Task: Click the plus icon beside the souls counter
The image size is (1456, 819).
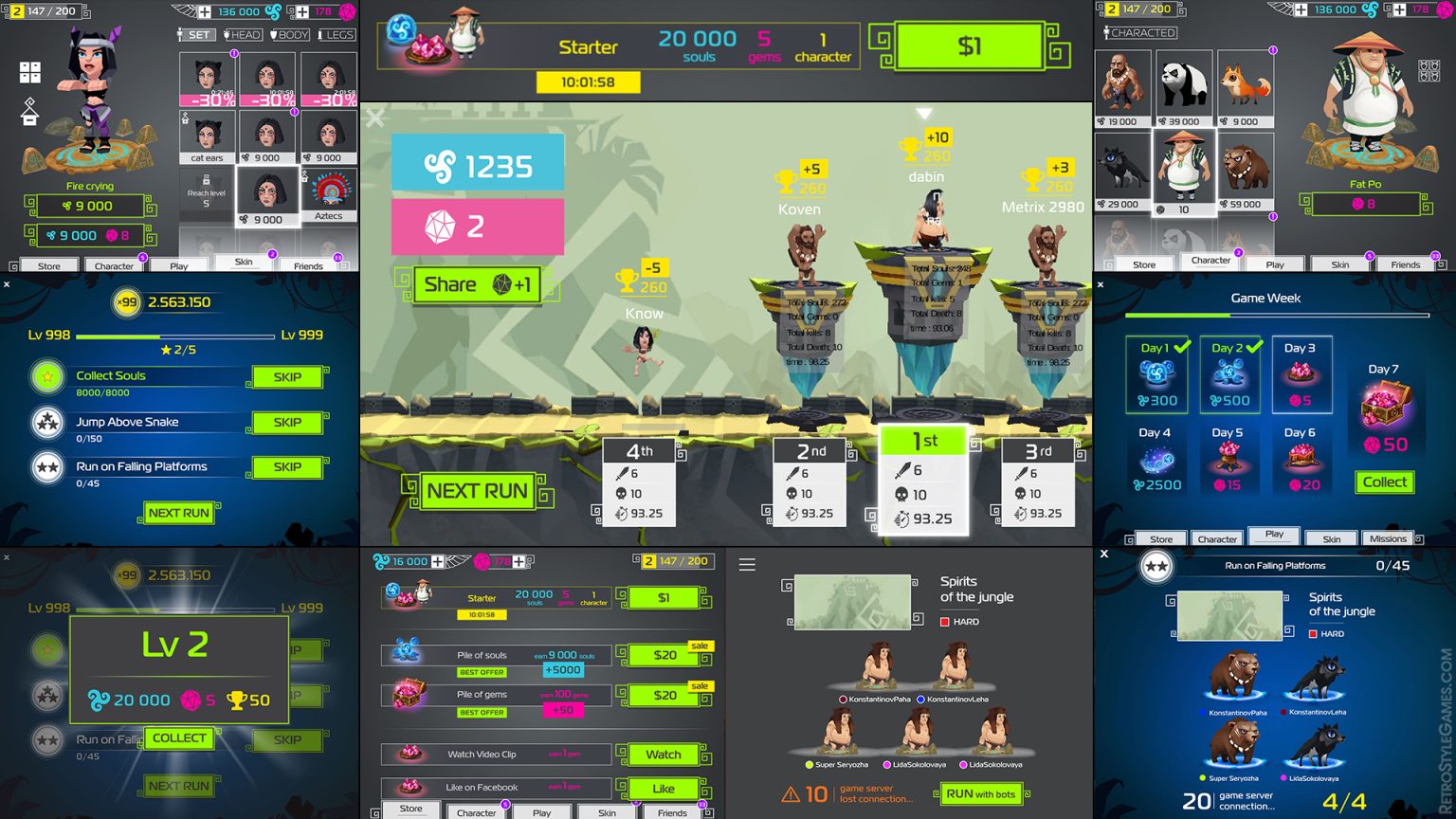Action: (205, 11)
